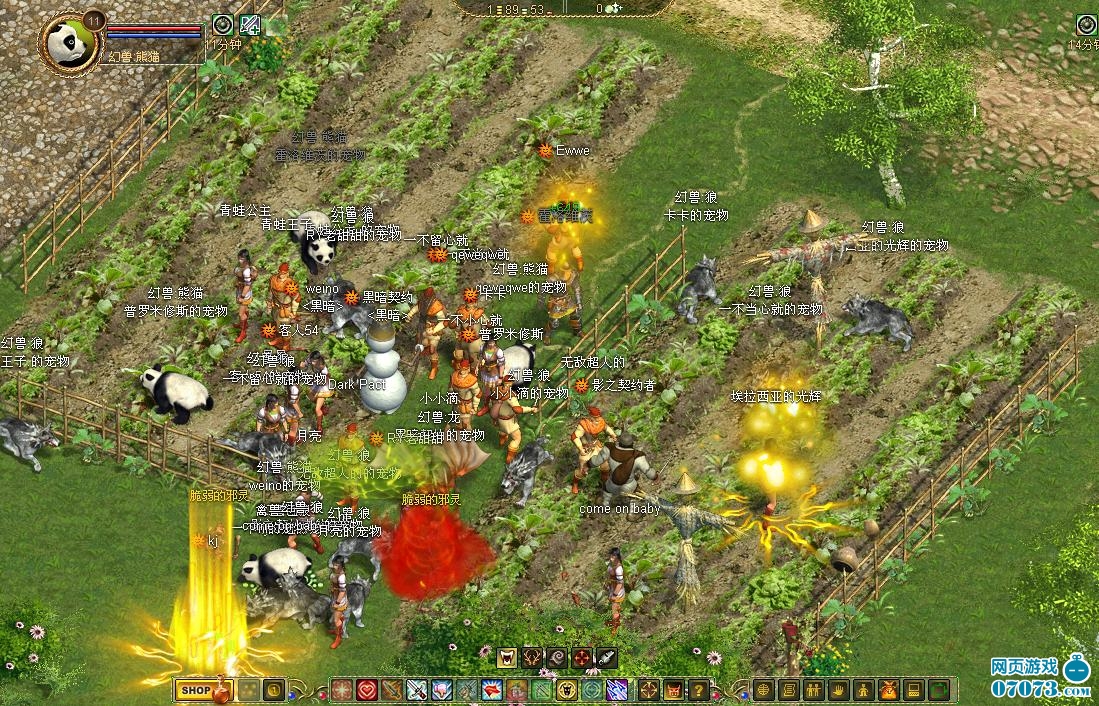Click the red demon mask icon

pyautogui.click(x=674, y=690)
